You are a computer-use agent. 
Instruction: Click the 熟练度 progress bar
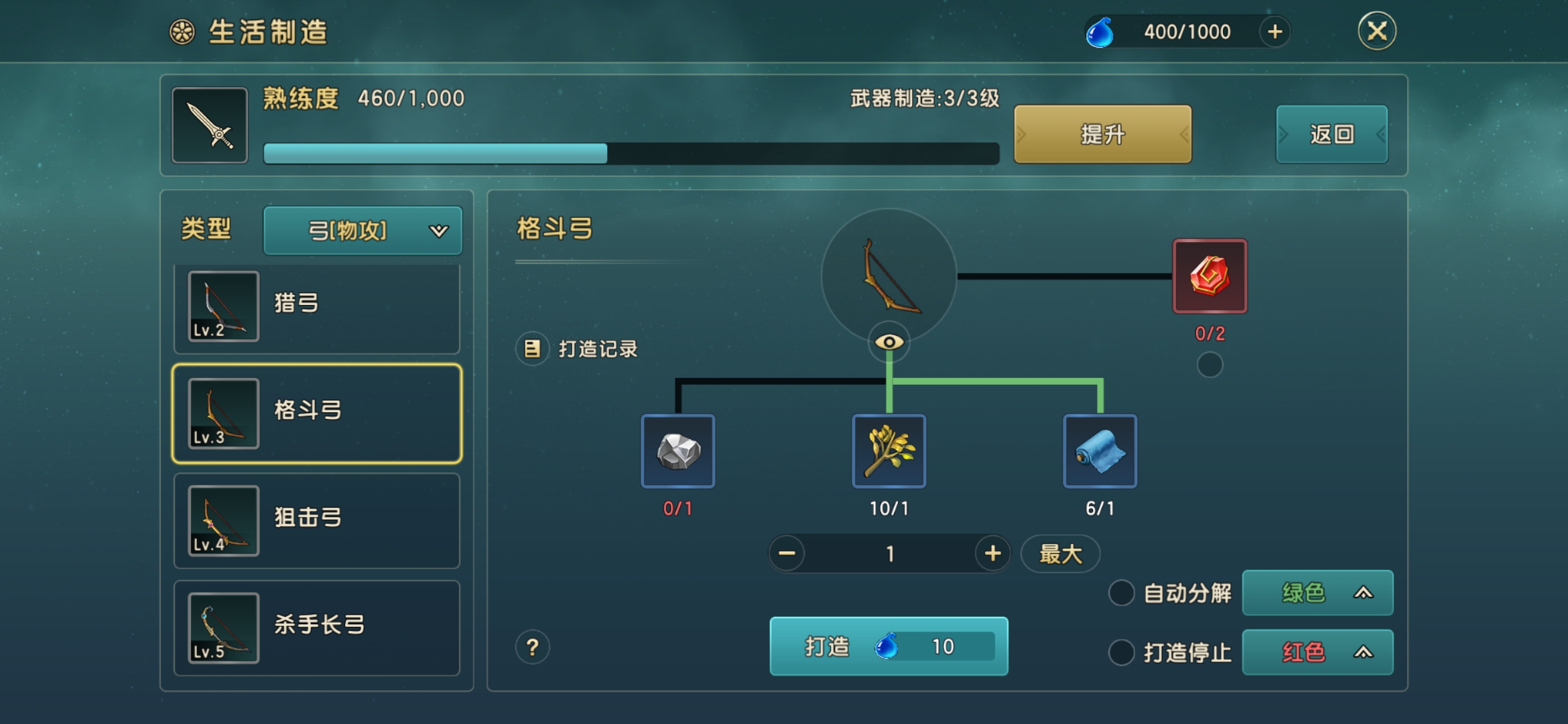point(630,154)
